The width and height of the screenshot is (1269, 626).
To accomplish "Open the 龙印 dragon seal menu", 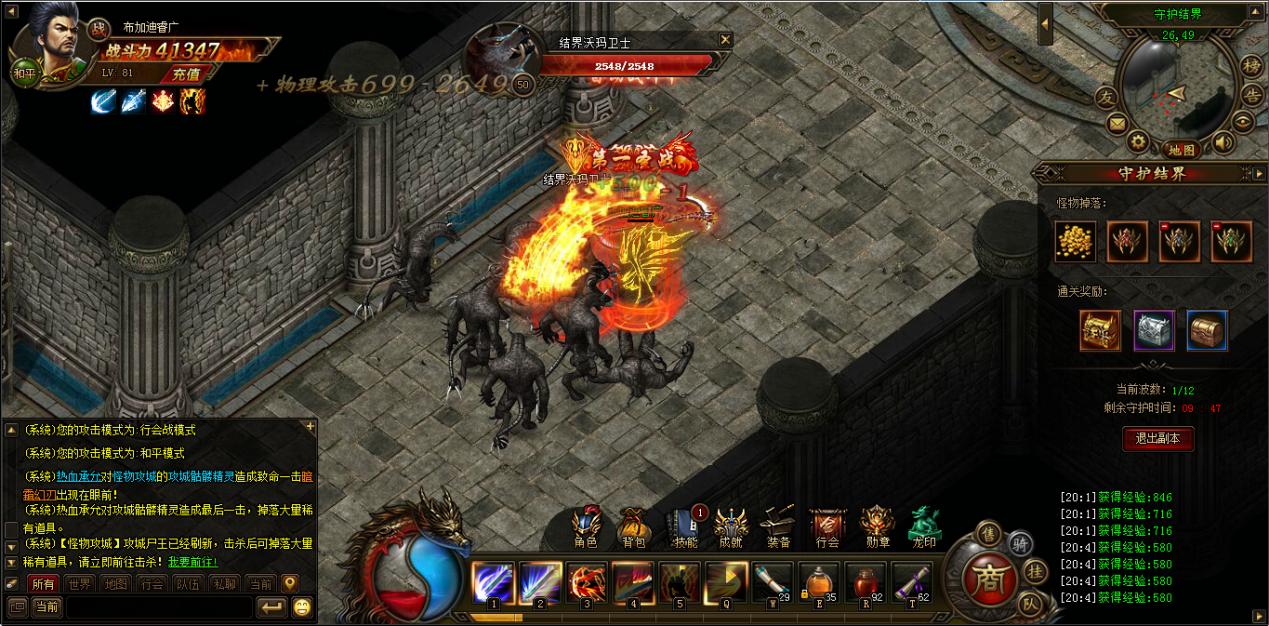I will pyautogui.click(x=924, y=528).
